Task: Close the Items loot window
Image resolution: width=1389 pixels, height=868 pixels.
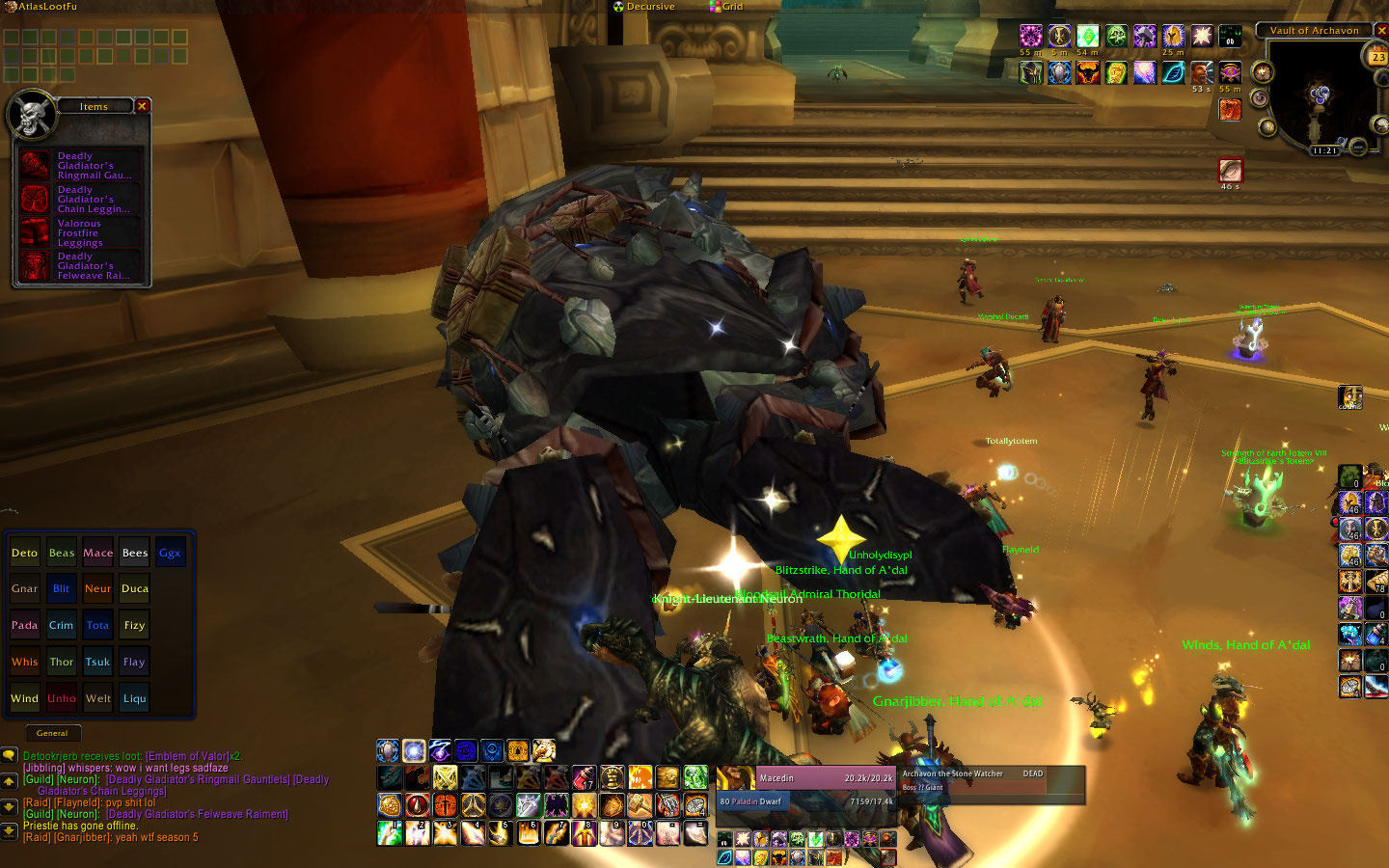Action: (142, 106)
